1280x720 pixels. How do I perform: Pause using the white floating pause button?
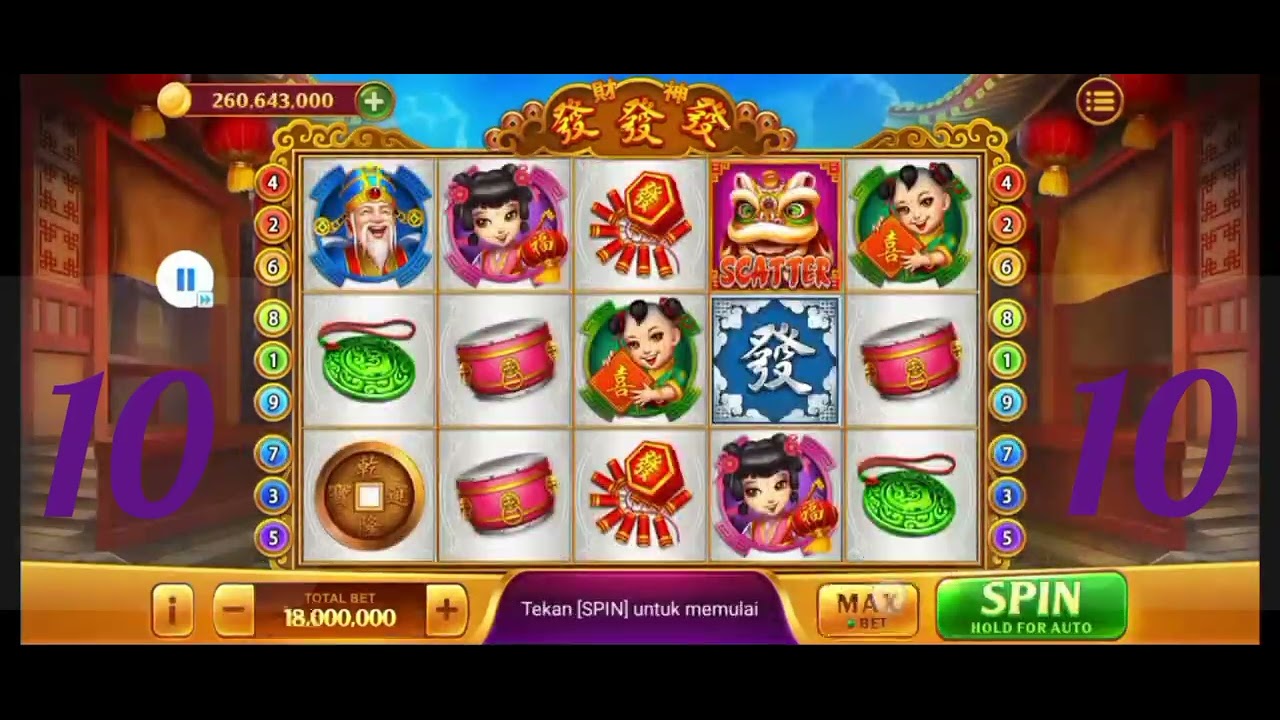185,279
